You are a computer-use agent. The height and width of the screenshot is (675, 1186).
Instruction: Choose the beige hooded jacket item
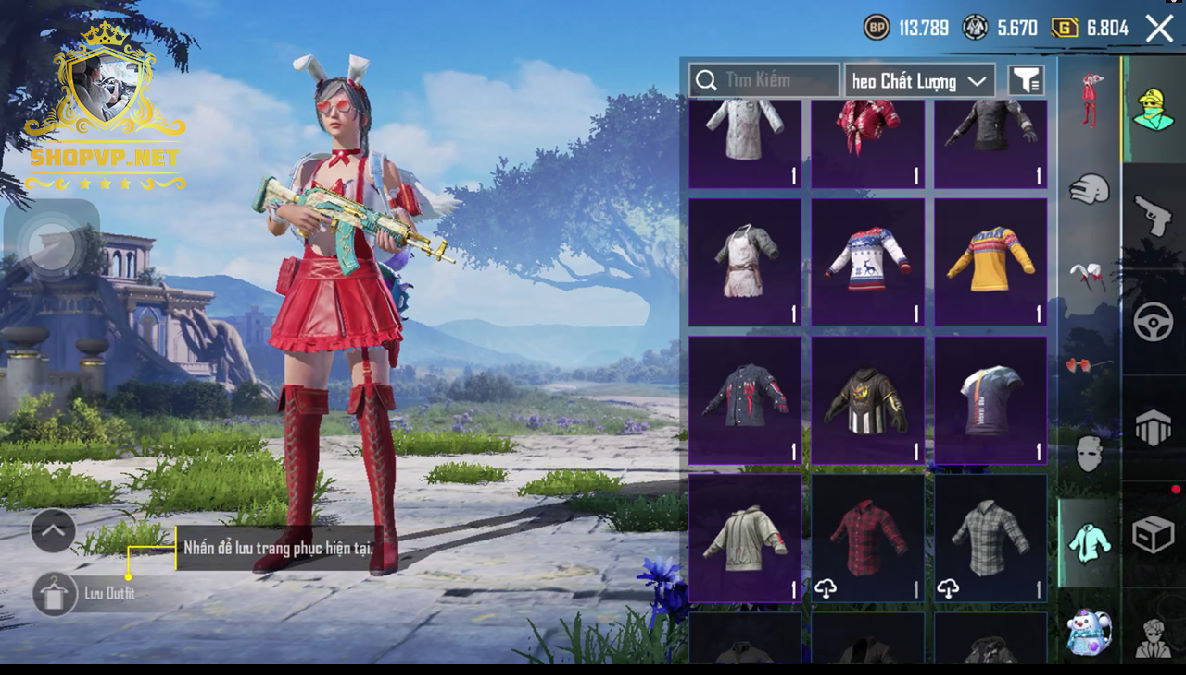(x=744, y=537)
